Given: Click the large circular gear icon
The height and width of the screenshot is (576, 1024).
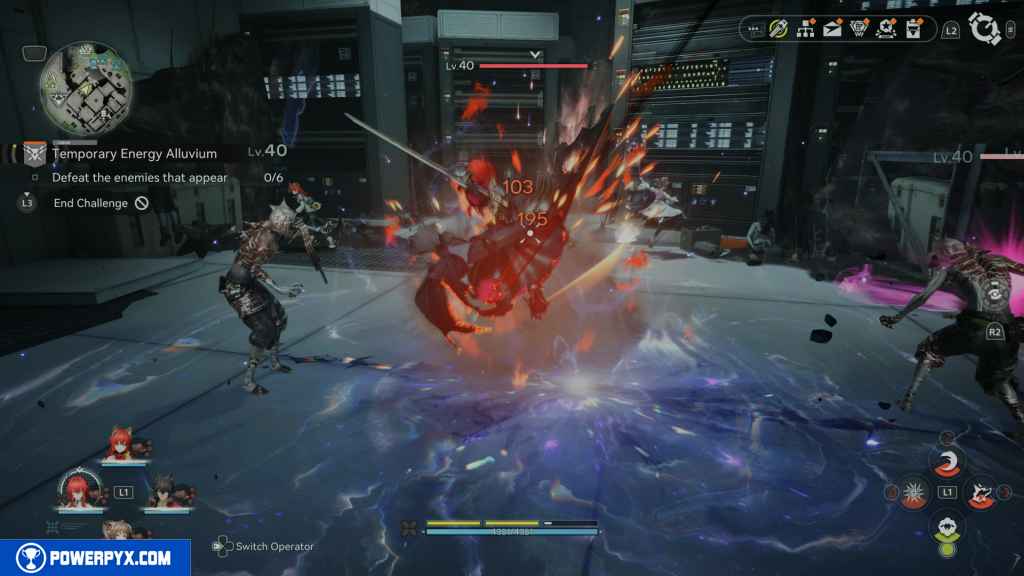Looking at the screenshot, I should (986, 29).
